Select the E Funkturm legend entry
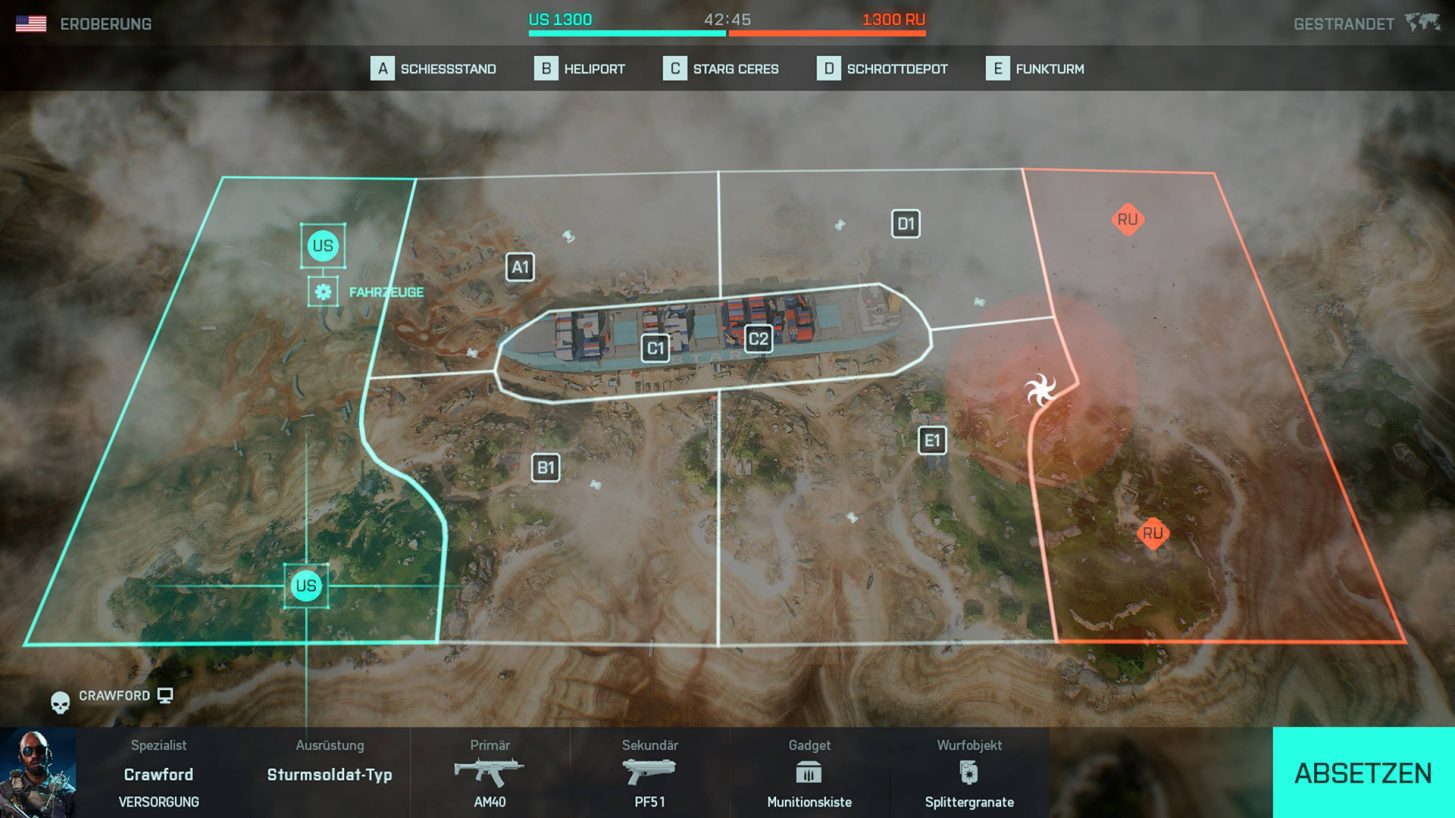The width and height of the screenshot is (1455, 818). (1035, 69)
